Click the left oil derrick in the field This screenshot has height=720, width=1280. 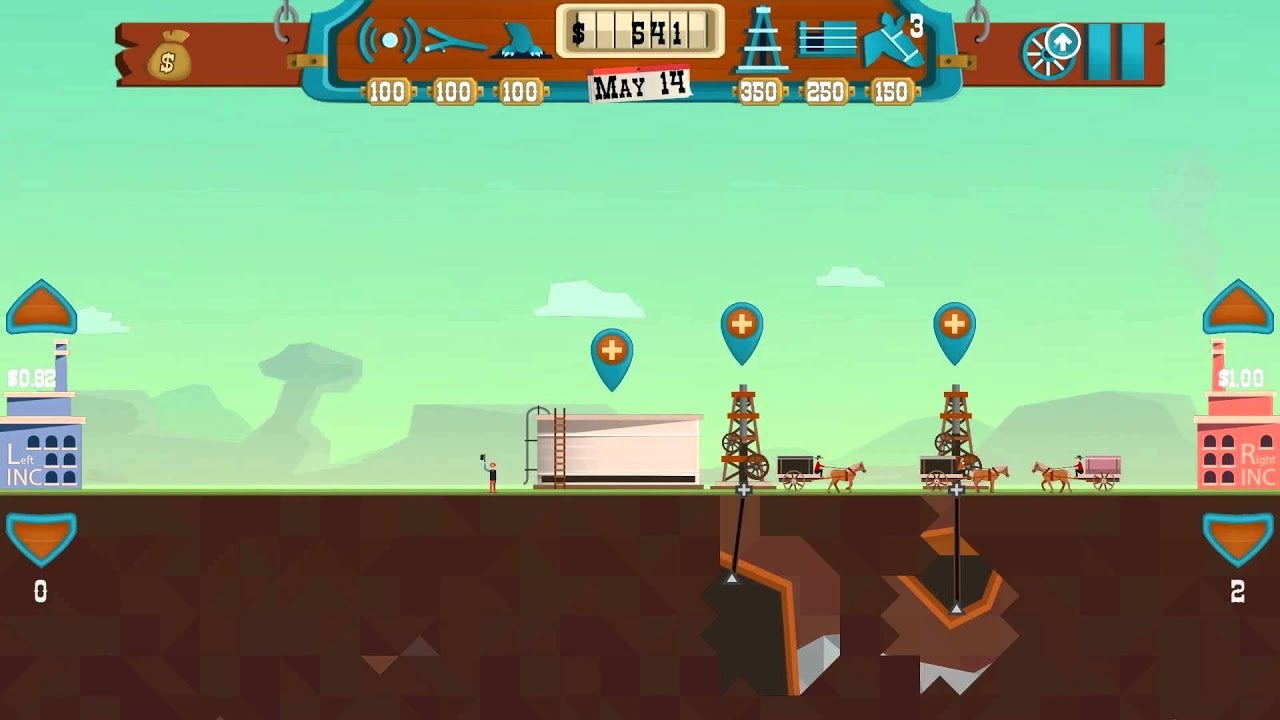click(743, 440)
